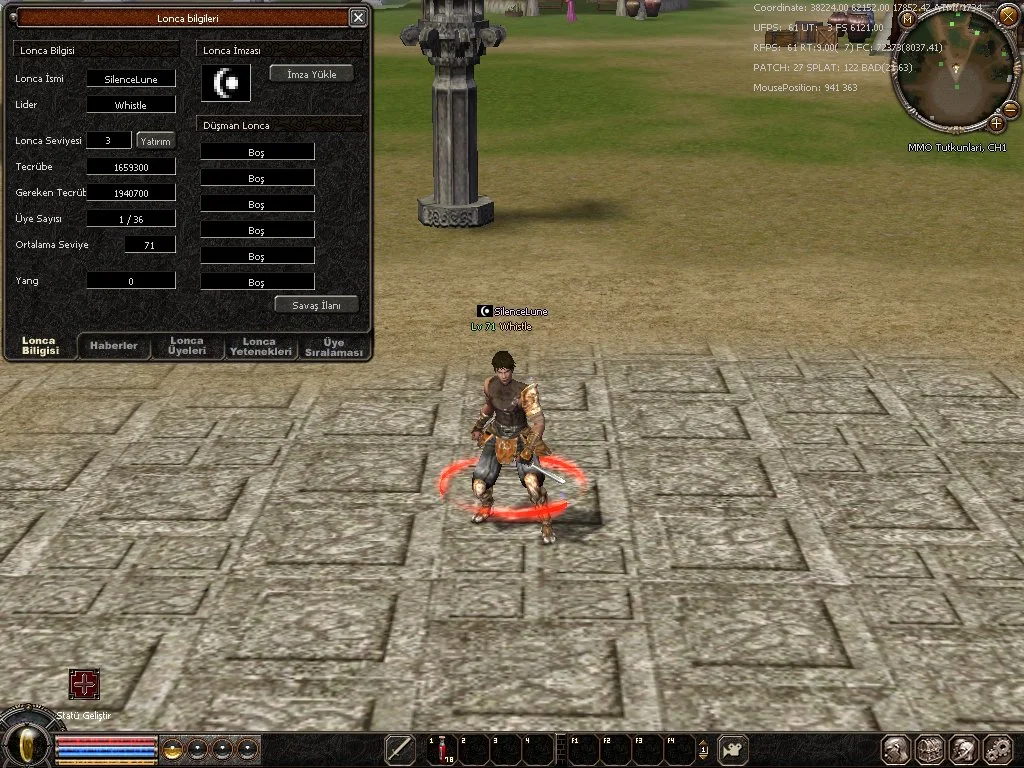Select the Üye Sıralaması tab
The image size is (1024, 768).
tap(333, 346)
